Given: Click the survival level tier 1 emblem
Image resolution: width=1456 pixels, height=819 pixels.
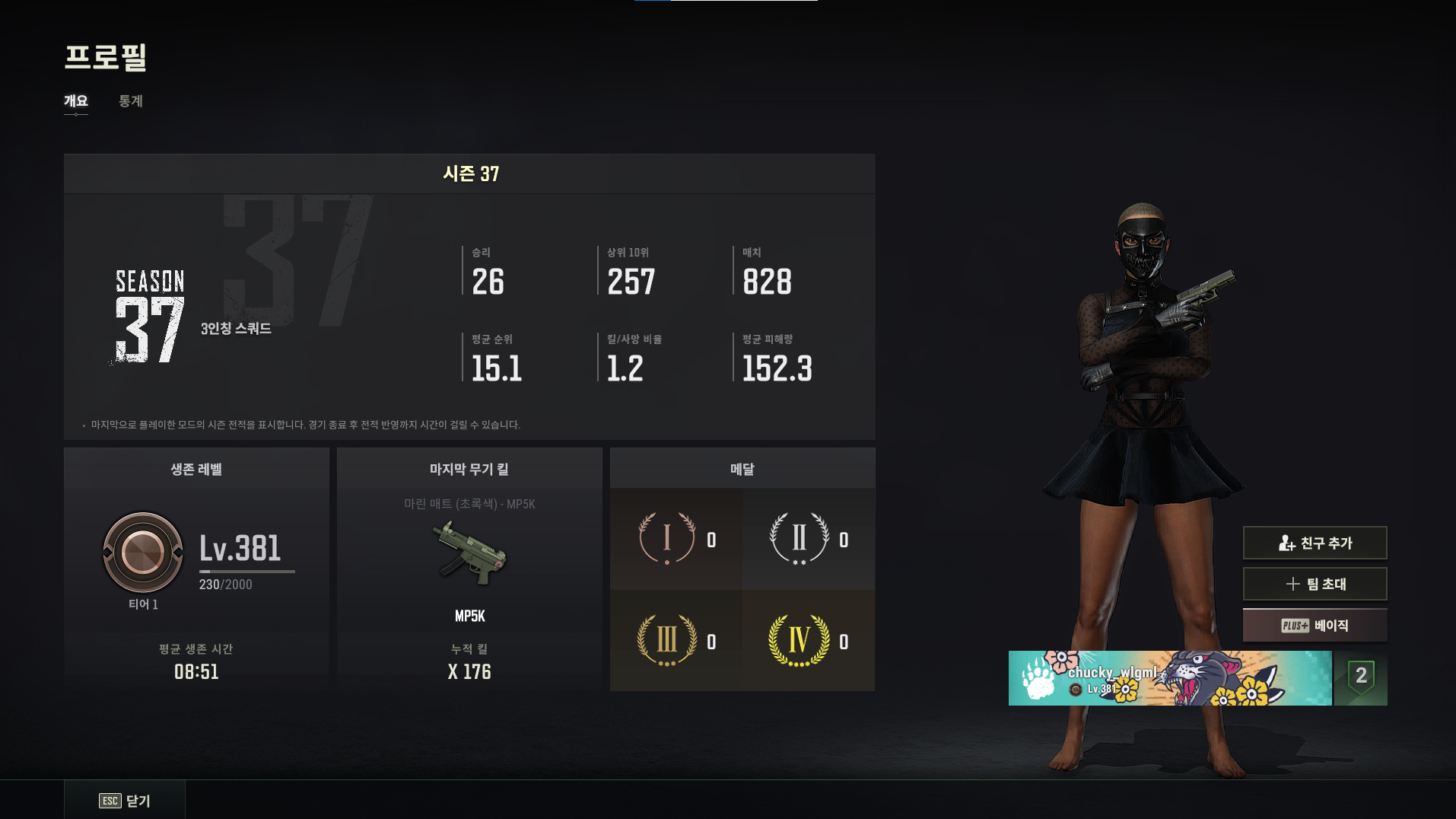Looking at the screenshot, I should (x=143, y=553).
